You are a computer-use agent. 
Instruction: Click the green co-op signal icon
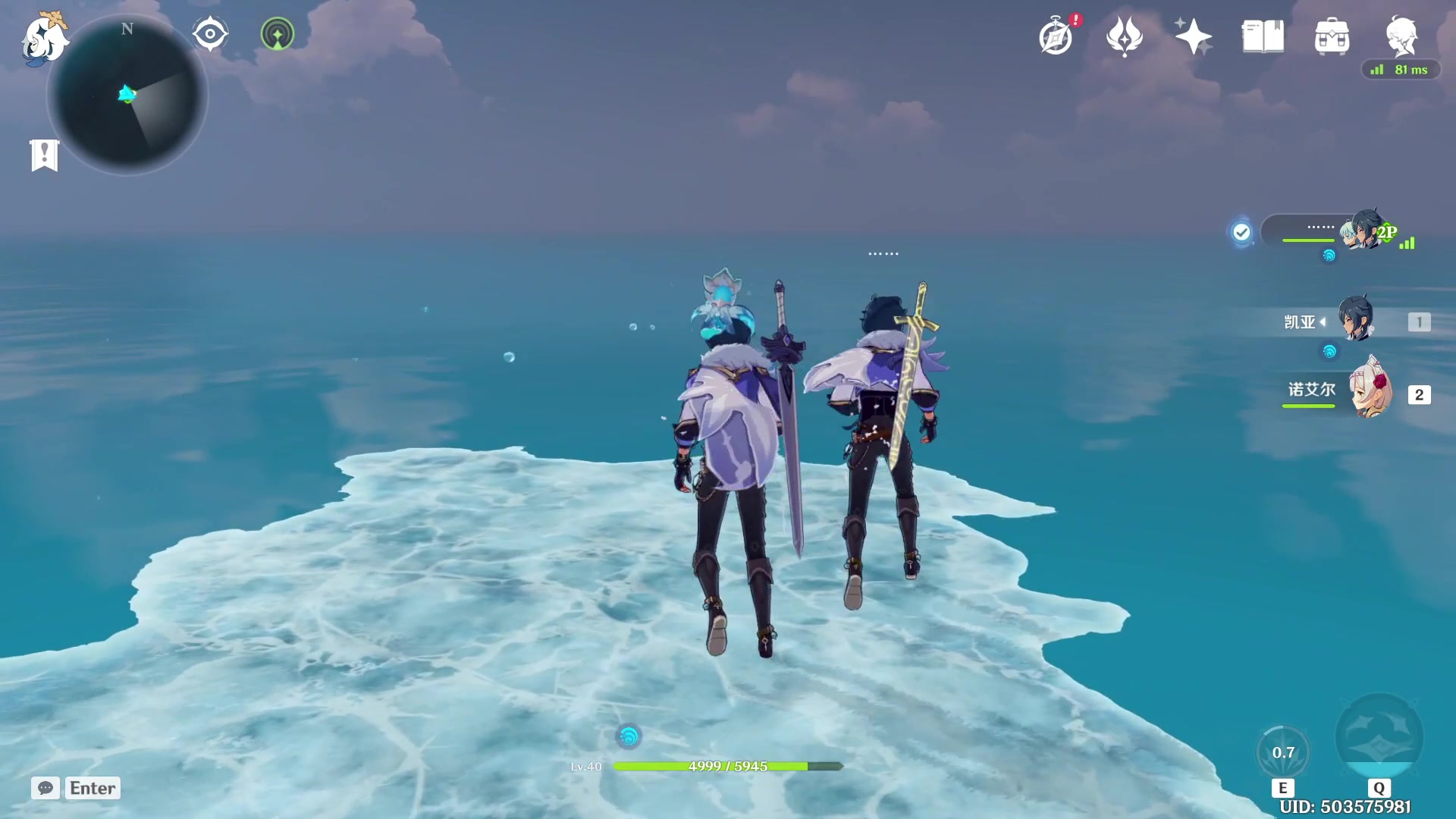[278, 34]
